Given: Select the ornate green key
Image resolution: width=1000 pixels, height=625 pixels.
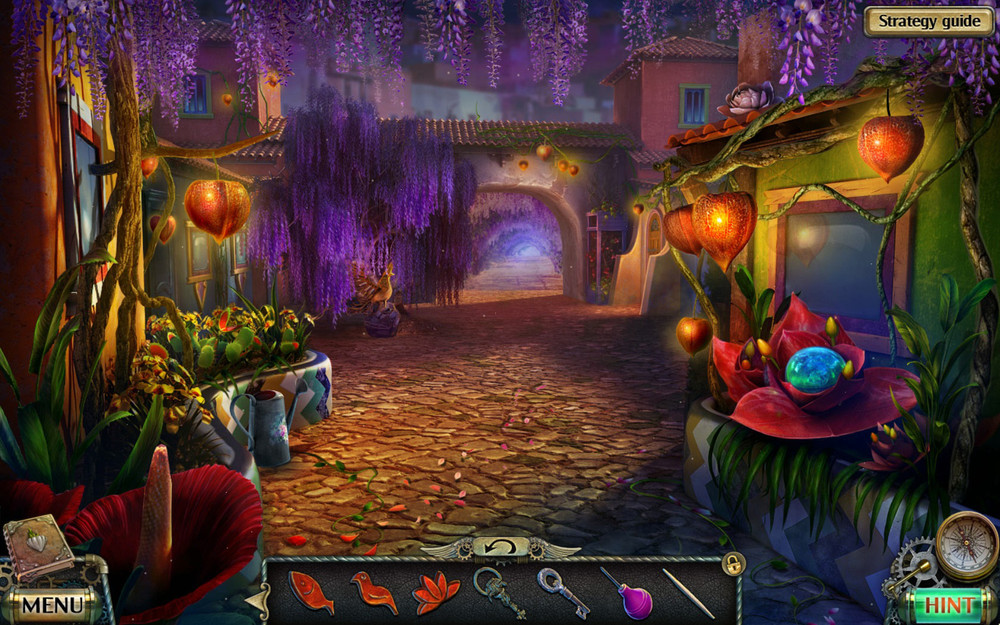Looking at the screenshot, I should click(x=498, y=592).
